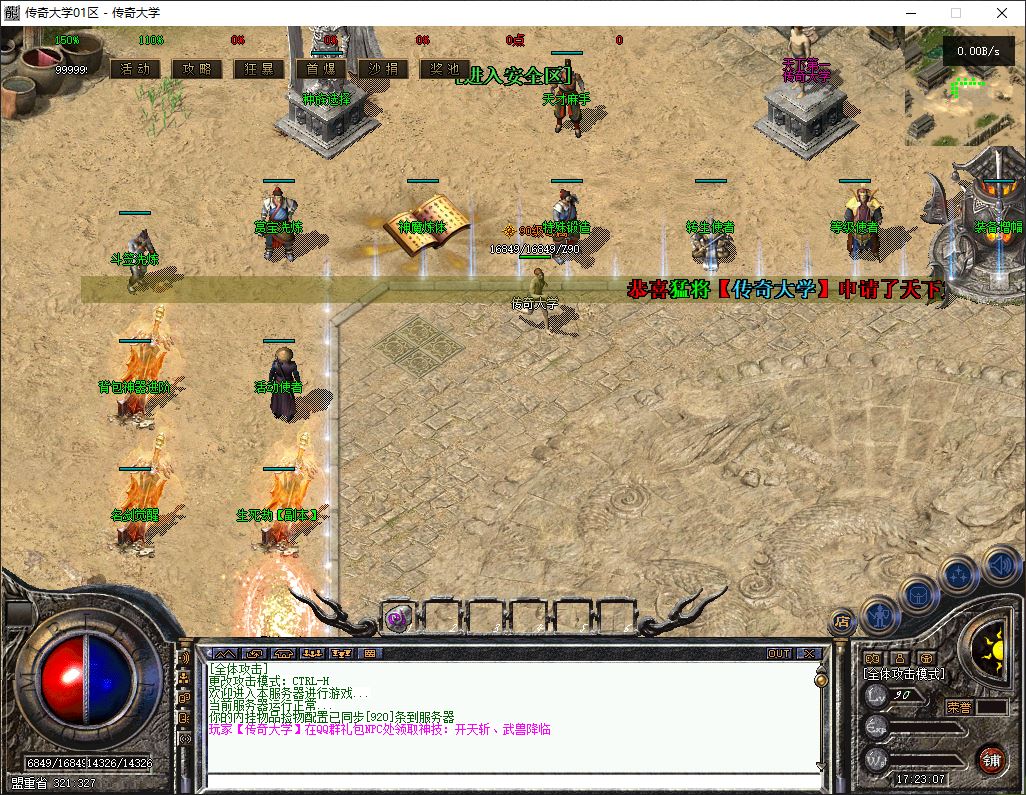Click the first chat toolbar mountain icon
The width and height of the screenshot is (1026, 795).
tap(223, 653)
